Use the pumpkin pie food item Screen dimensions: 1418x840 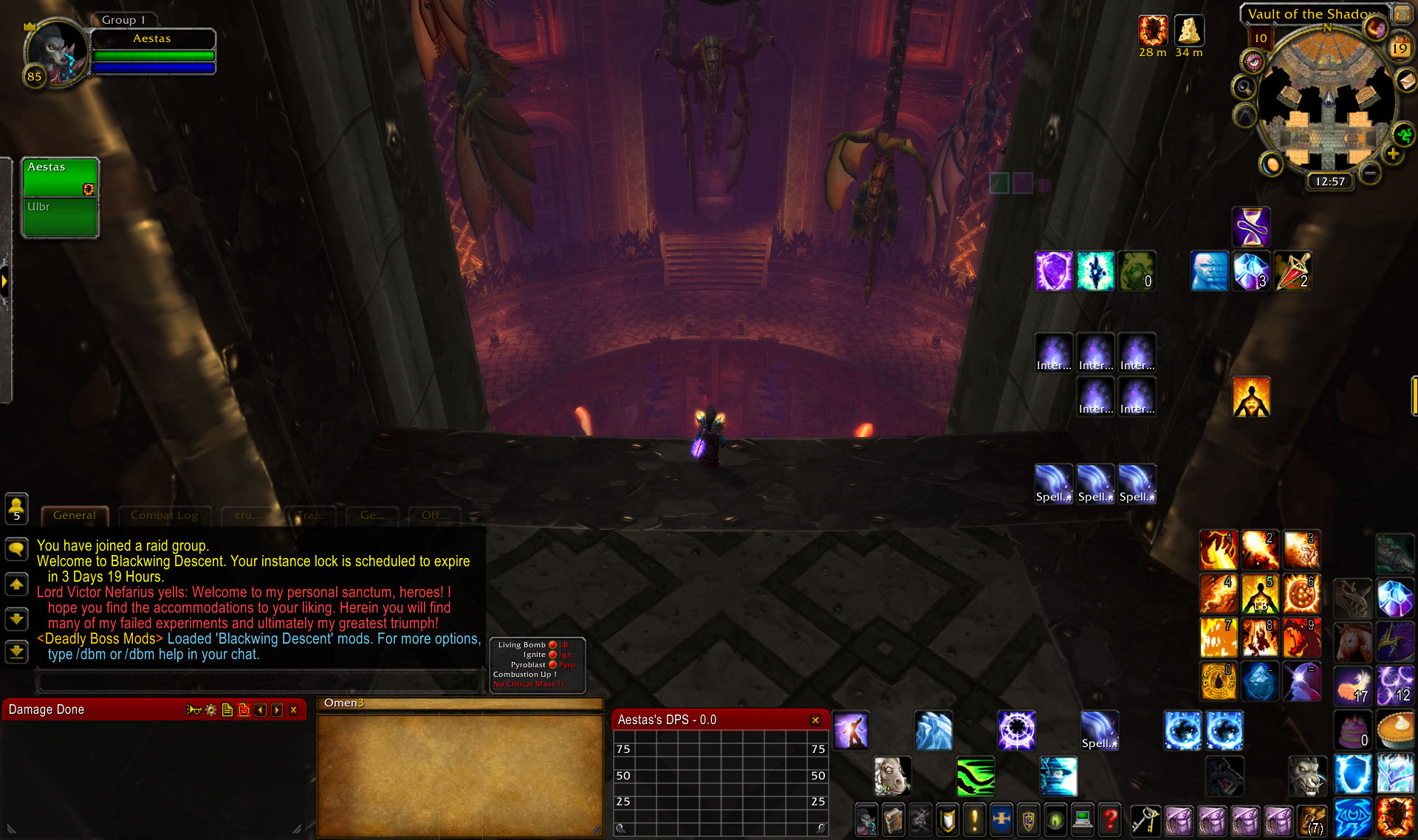pyautogui.click(x=1394, y=729)
